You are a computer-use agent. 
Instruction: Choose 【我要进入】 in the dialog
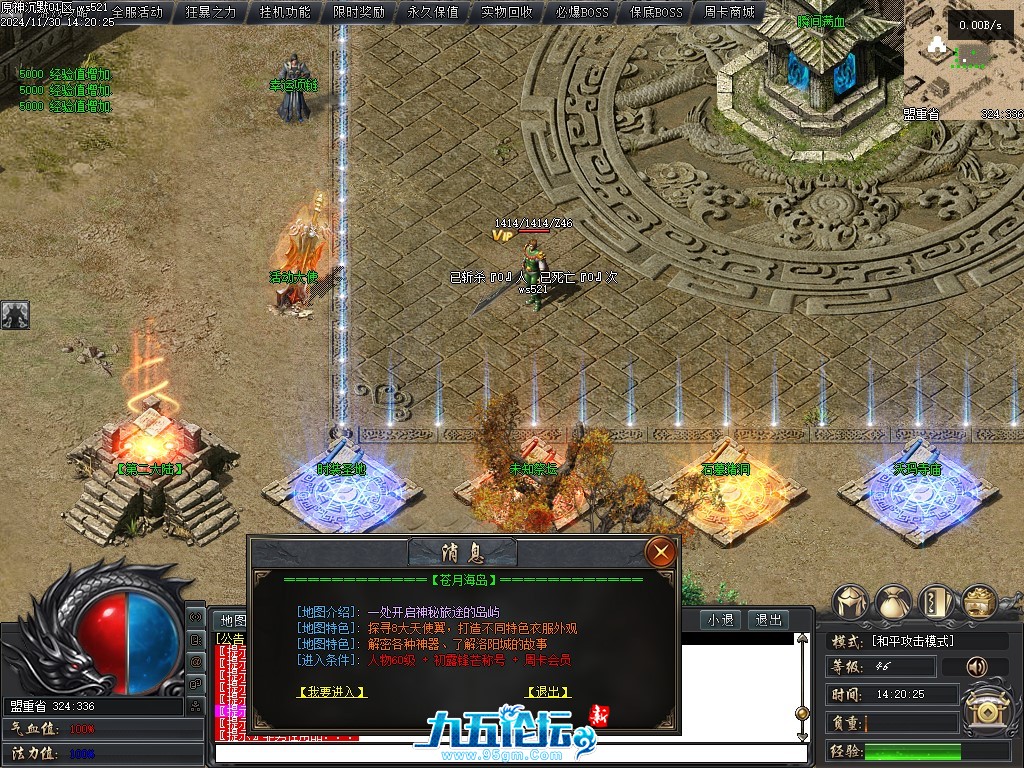coord(332,691)
